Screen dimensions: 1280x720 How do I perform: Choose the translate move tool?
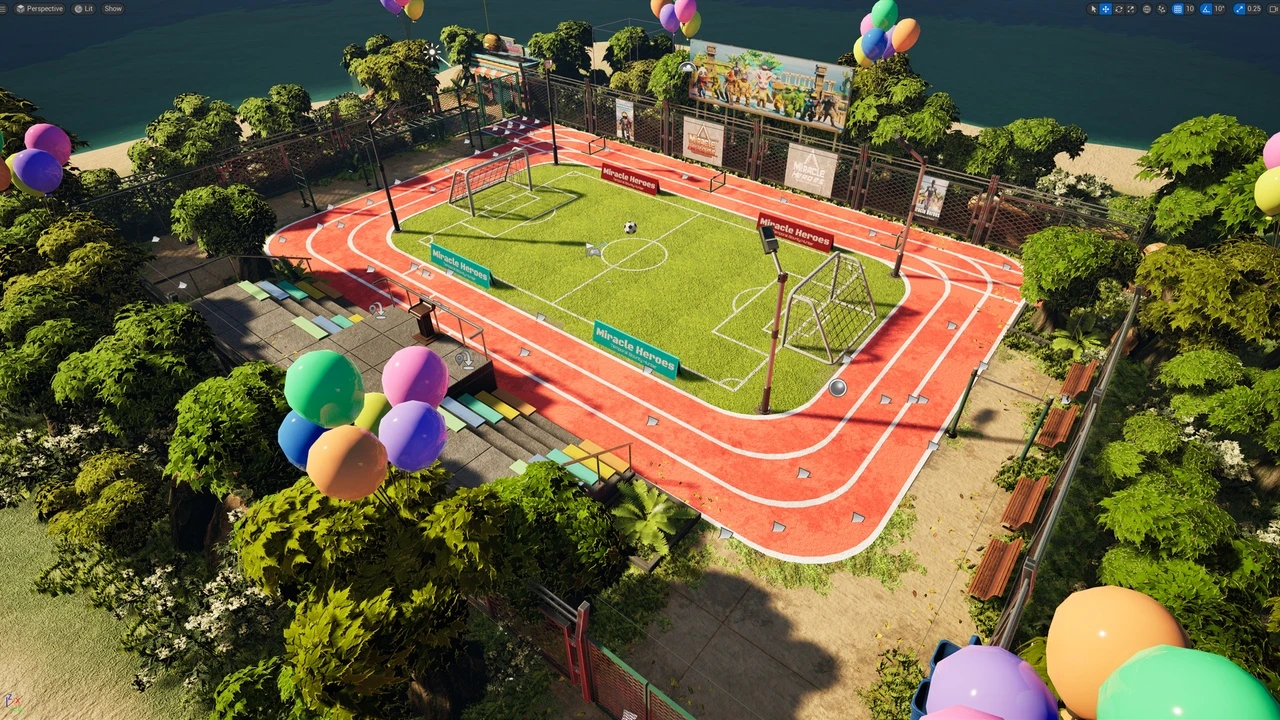point(1106,9)
